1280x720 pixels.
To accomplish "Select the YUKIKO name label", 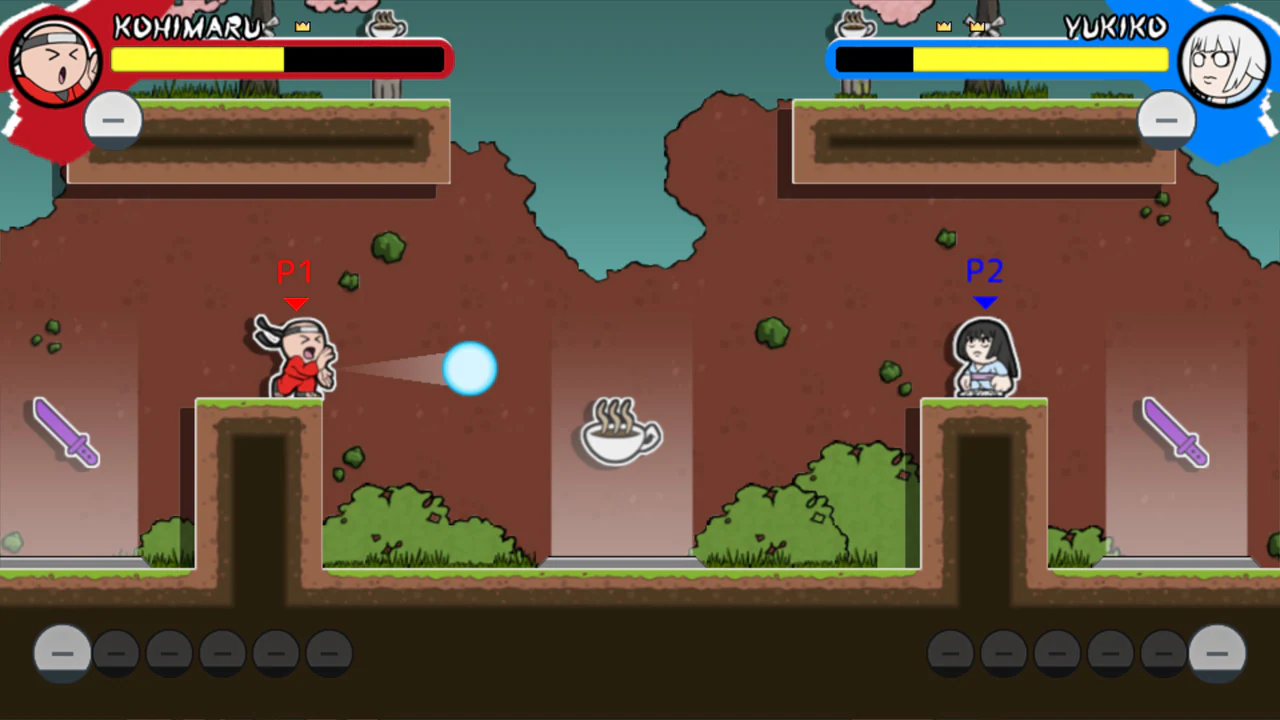I will tap(1115, 27).
